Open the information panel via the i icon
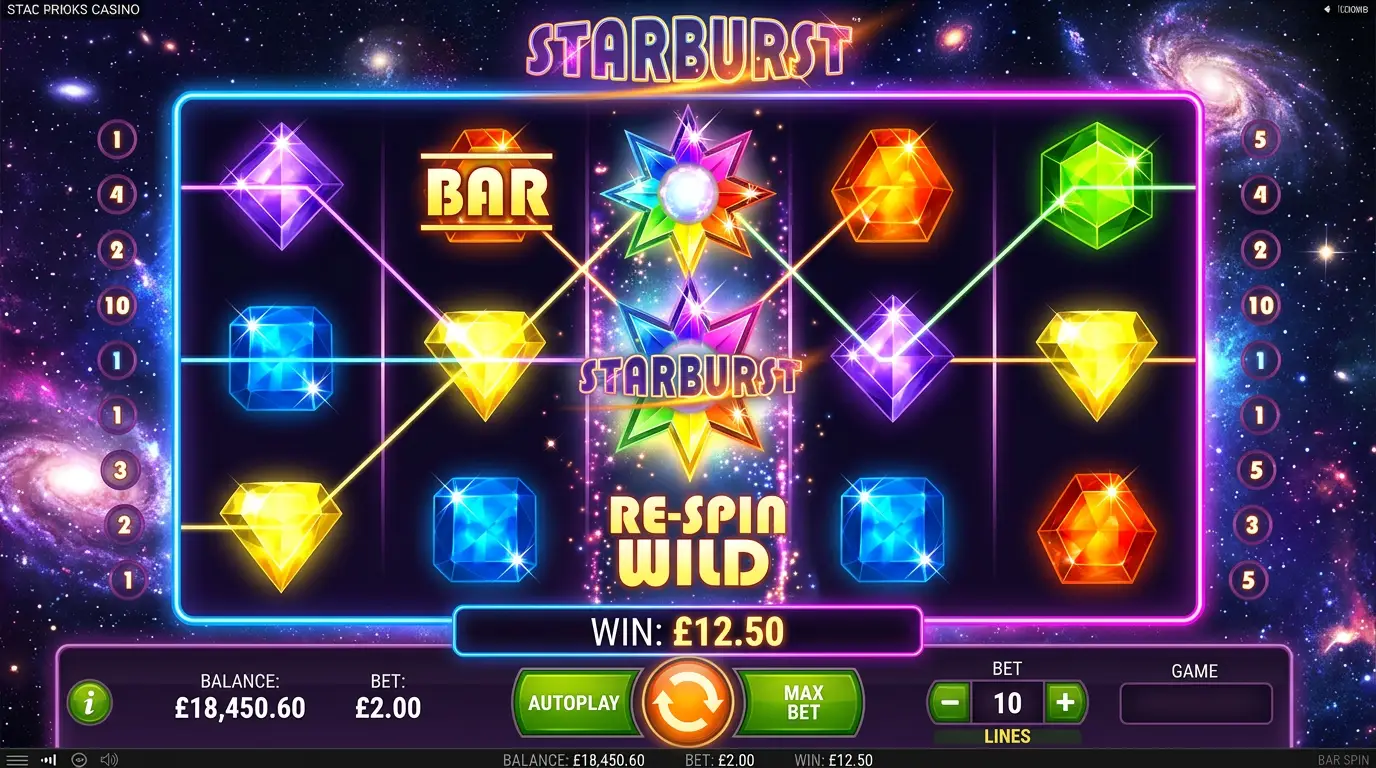 coord(87,703)
